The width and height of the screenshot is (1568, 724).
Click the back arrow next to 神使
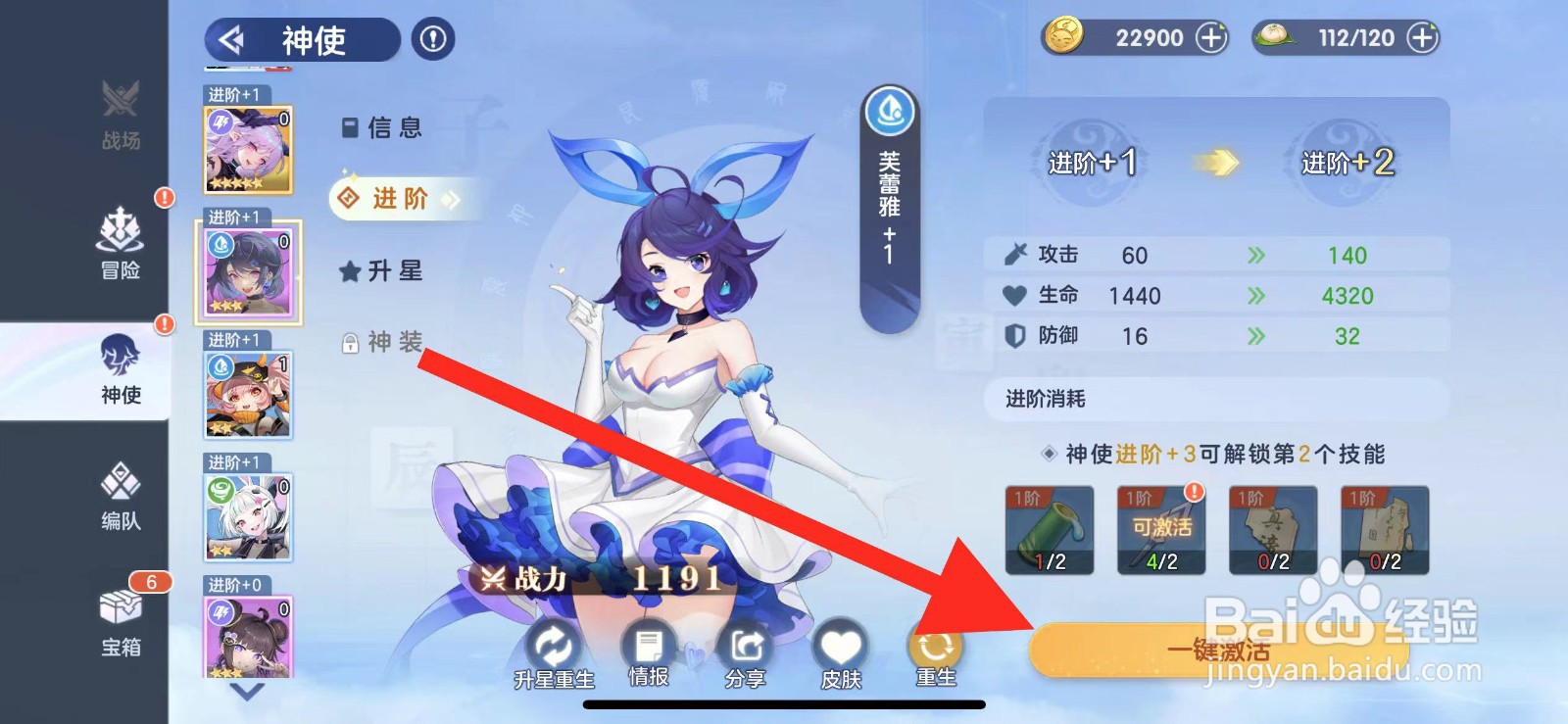(234, 40)
